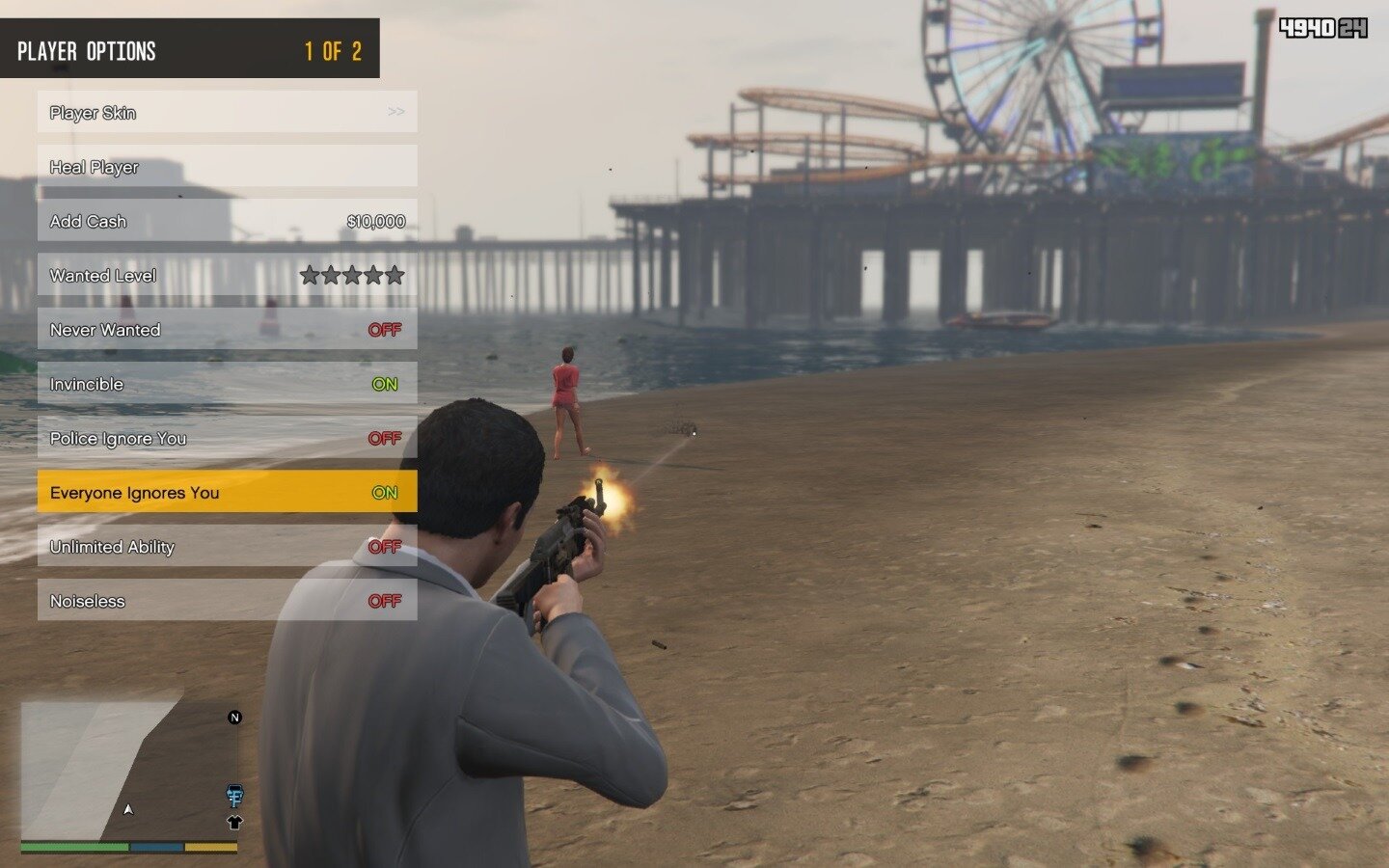Open the Player Skin submenu

(227, 112)
